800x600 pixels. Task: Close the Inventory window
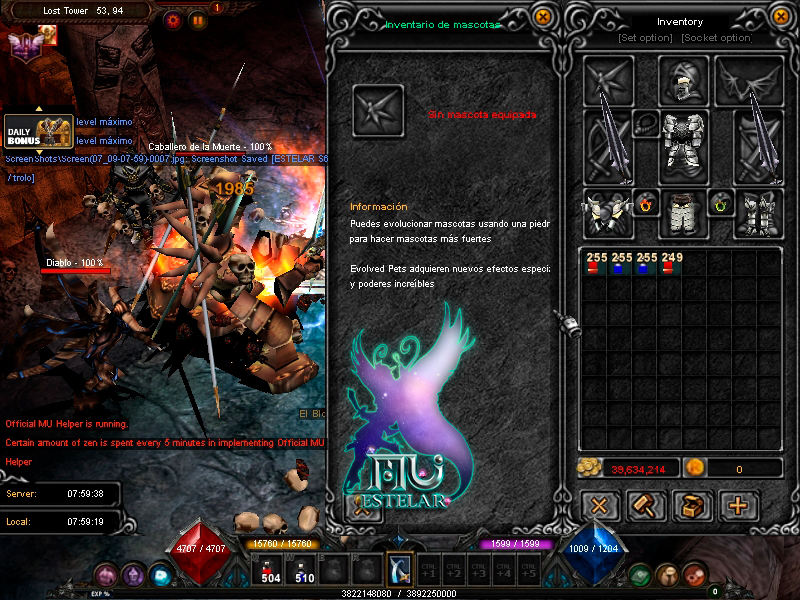[781, 17]
